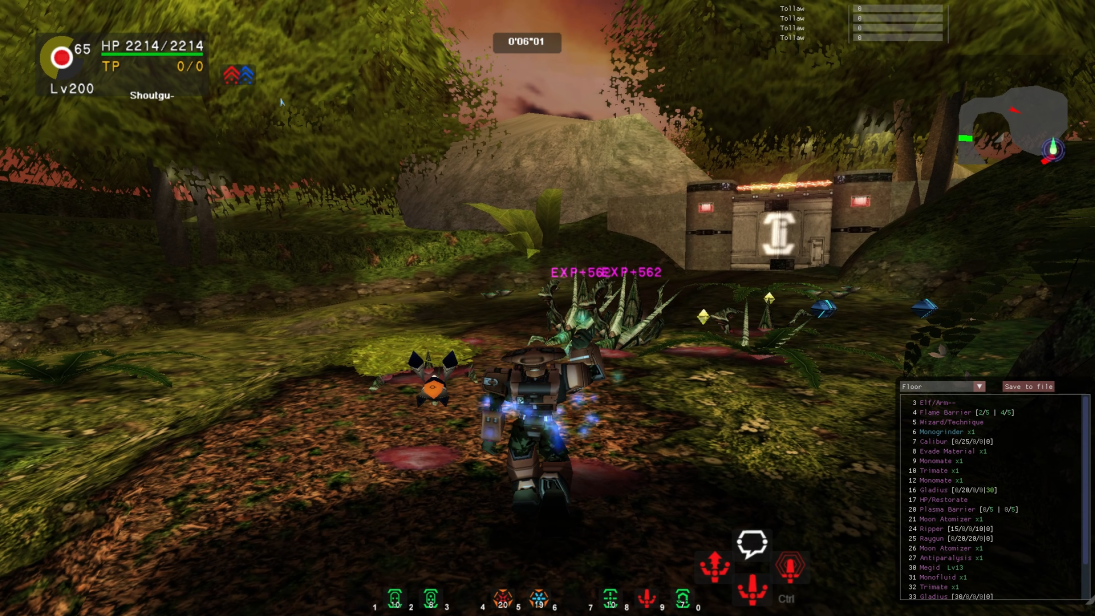
Task: Click the floor item list scrollbar
Action: point(1086,494)
